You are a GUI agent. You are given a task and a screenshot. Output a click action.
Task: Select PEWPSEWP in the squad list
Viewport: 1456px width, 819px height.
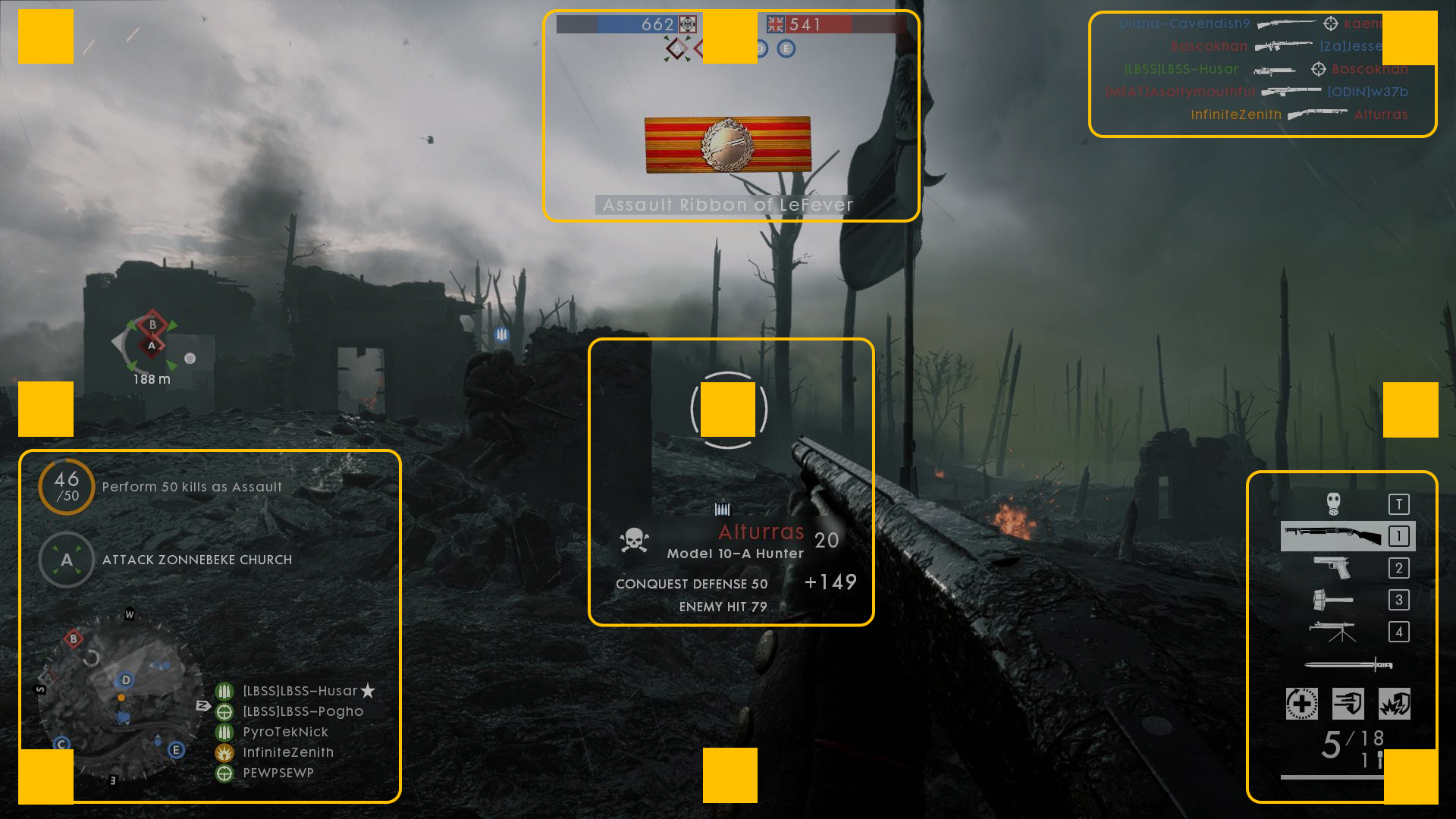coord(278,773)
